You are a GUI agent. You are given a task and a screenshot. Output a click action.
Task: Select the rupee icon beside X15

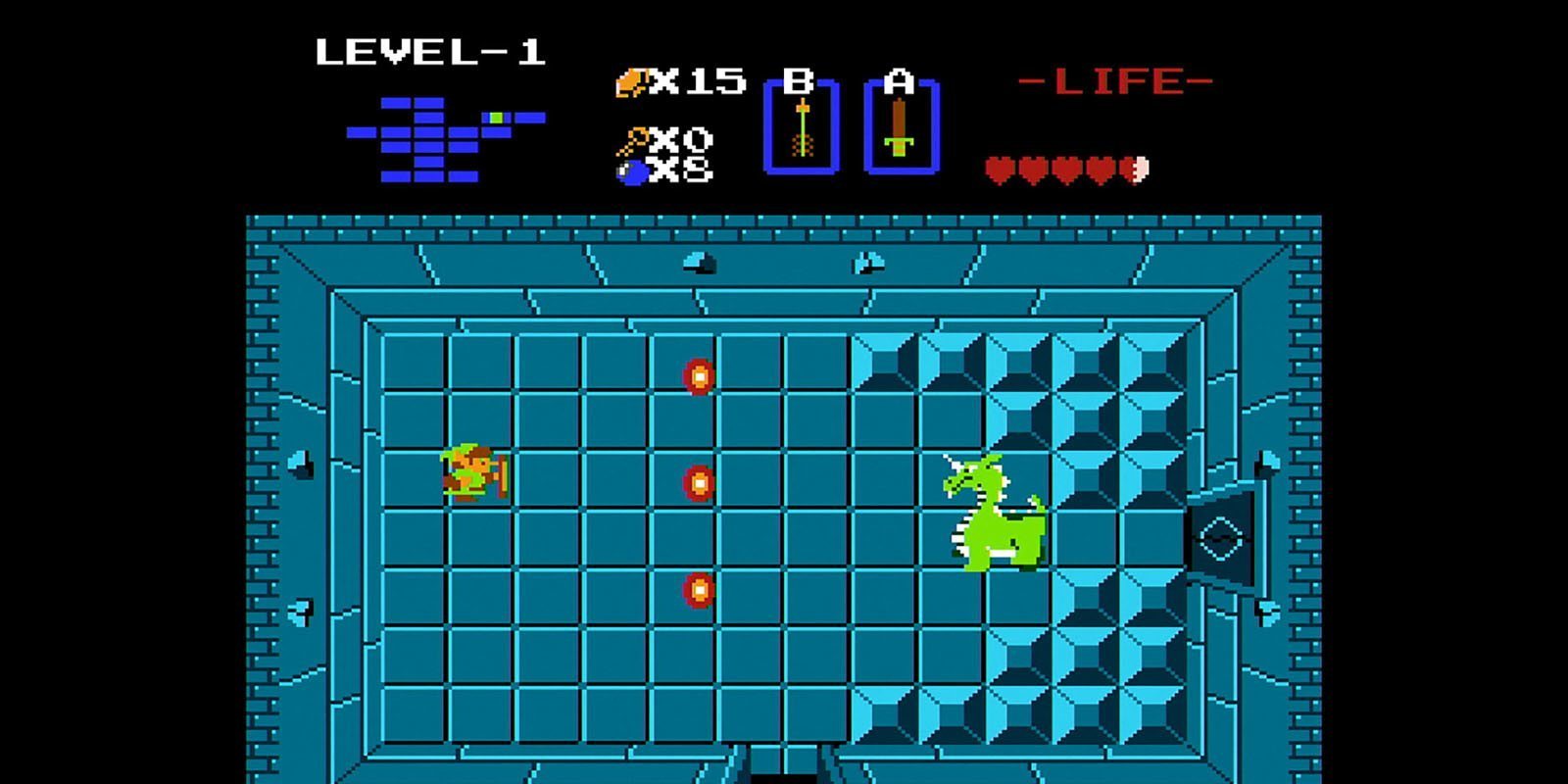click(633, 83)
